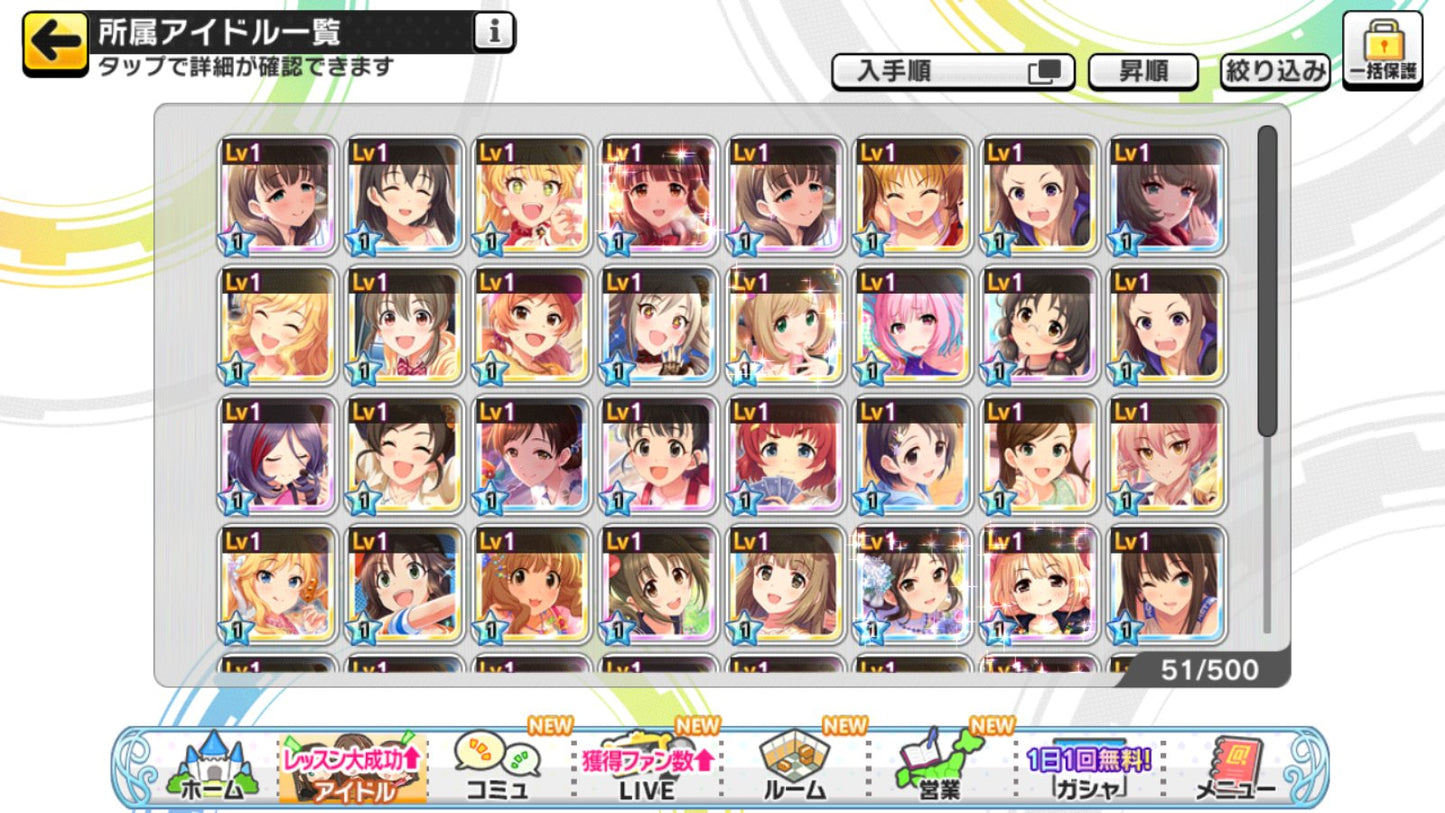Go to ホーム castle icon
This screenshot has height=813, width=1445.
tap(211, 767)
